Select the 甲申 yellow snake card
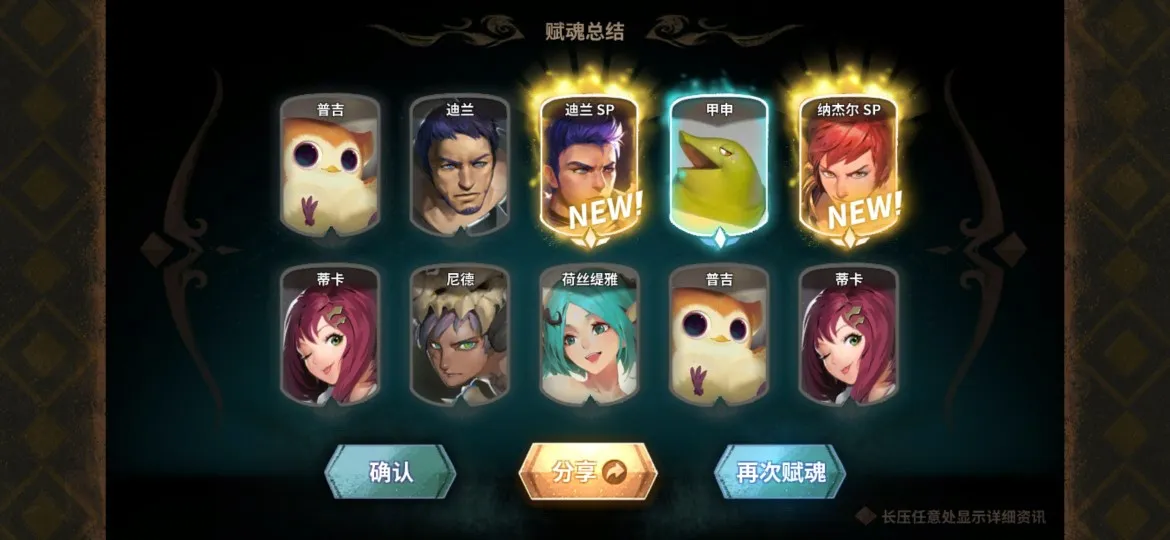The width and height of the screenshot is (1170, 540). tap(719, 168)
